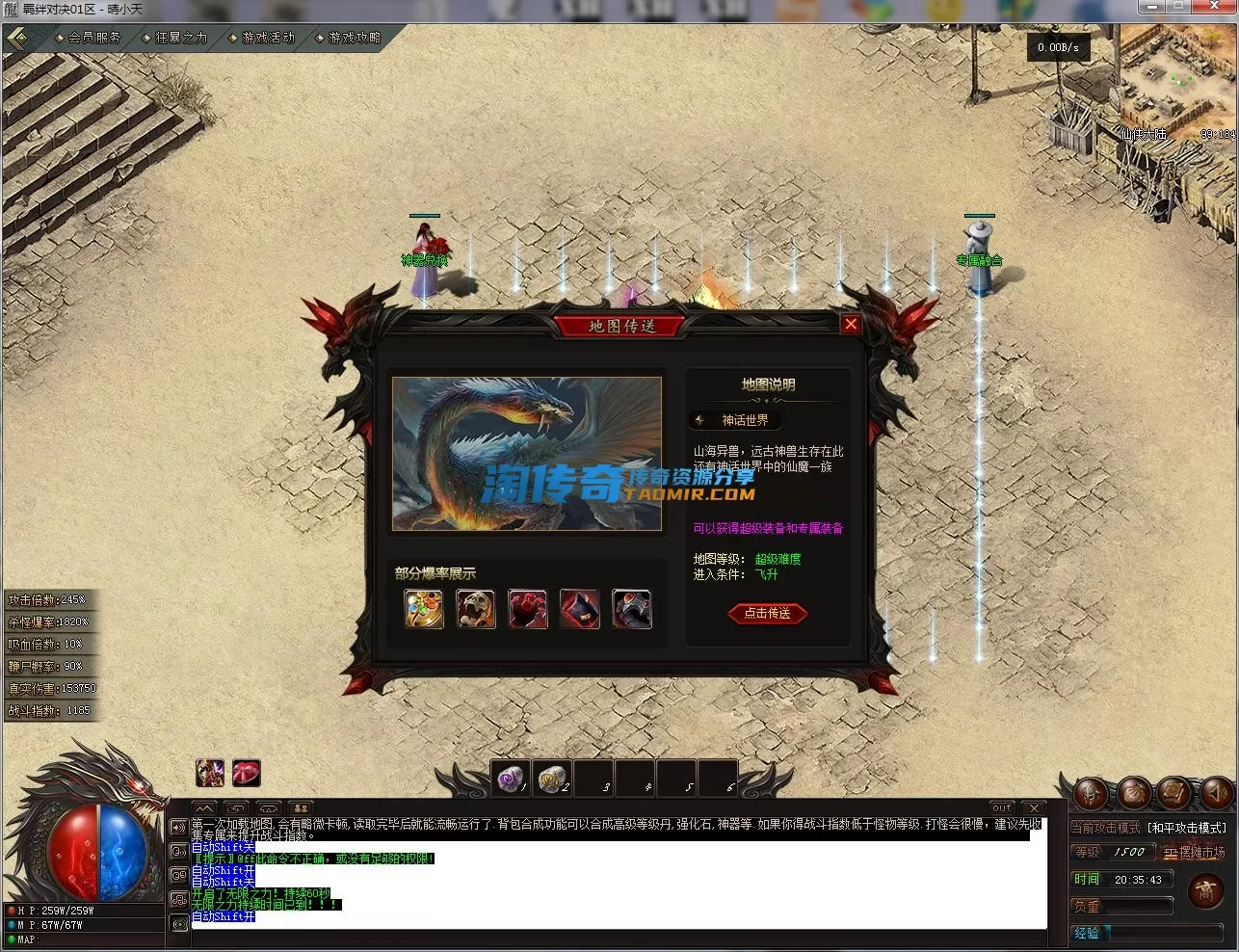The height and width of the screenshot is (952, 1239).
Task: Select the dark armored helmet drop icon
Action: (632, 609)
